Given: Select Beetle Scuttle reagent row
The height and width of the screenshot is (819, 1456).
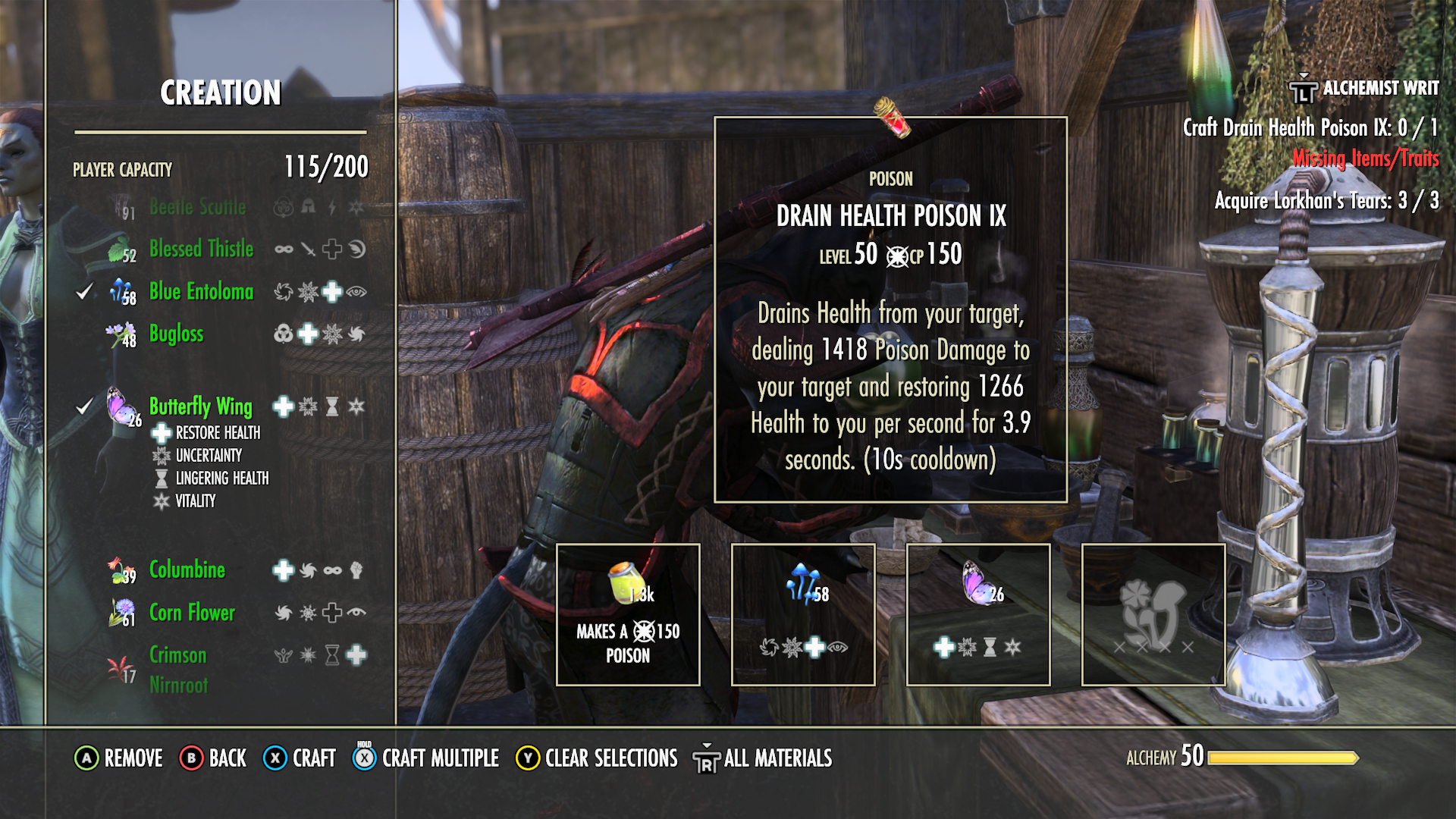Looking at the screenshot, I should [197, 207].
